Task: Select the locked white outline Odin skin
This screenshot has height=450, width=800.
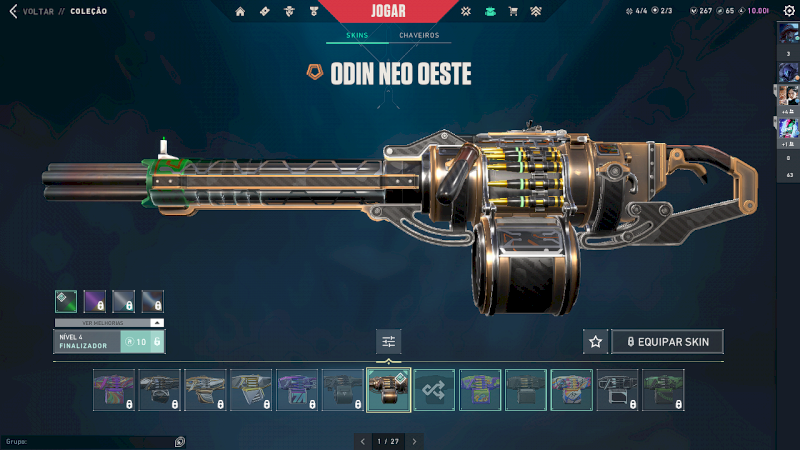Action: (618, 390)
